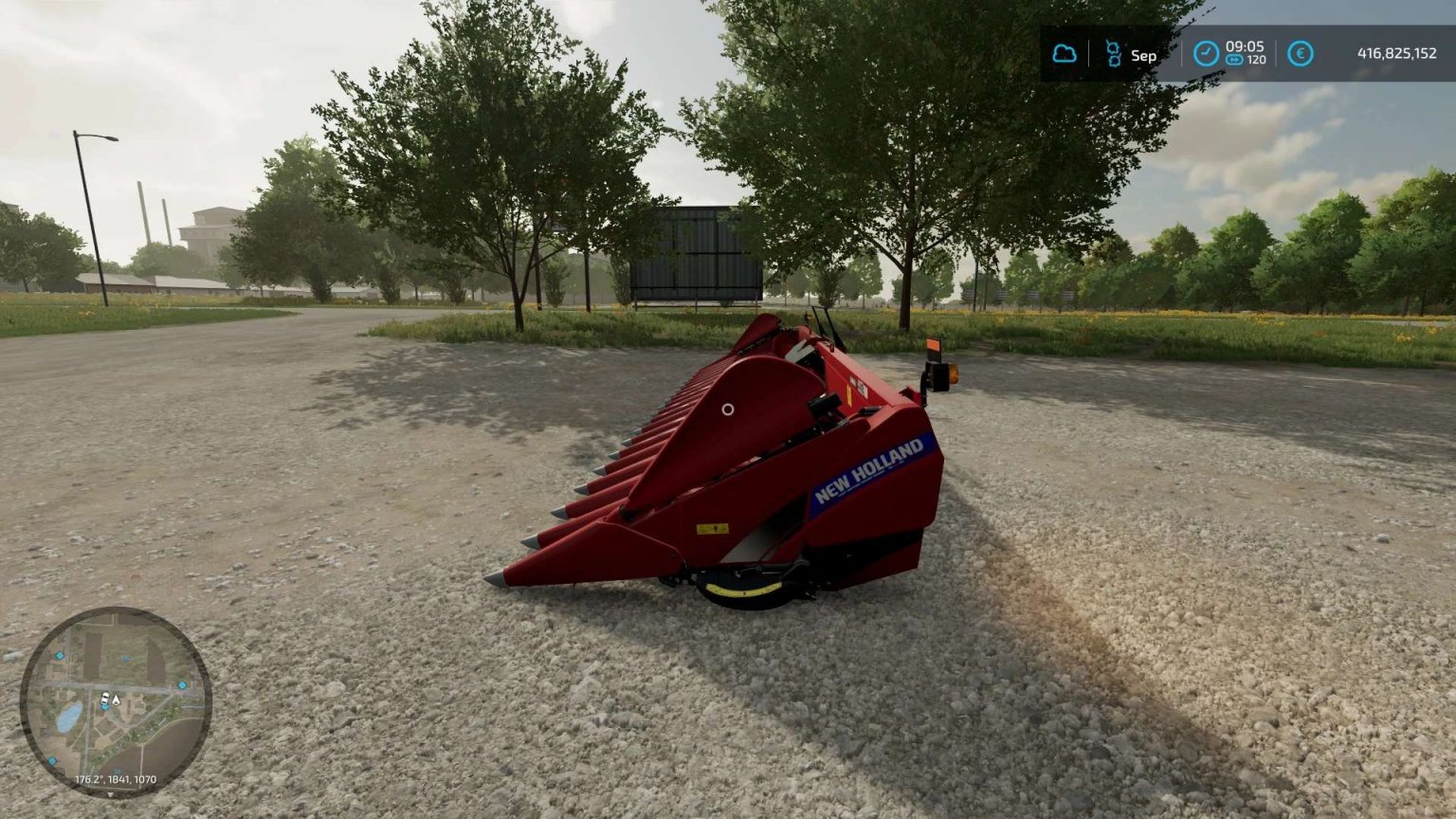The width and height of the screenshot is (1456, 819).
Task: Click the white vehicle icon on the minimap
Action: tap(104, 697)
